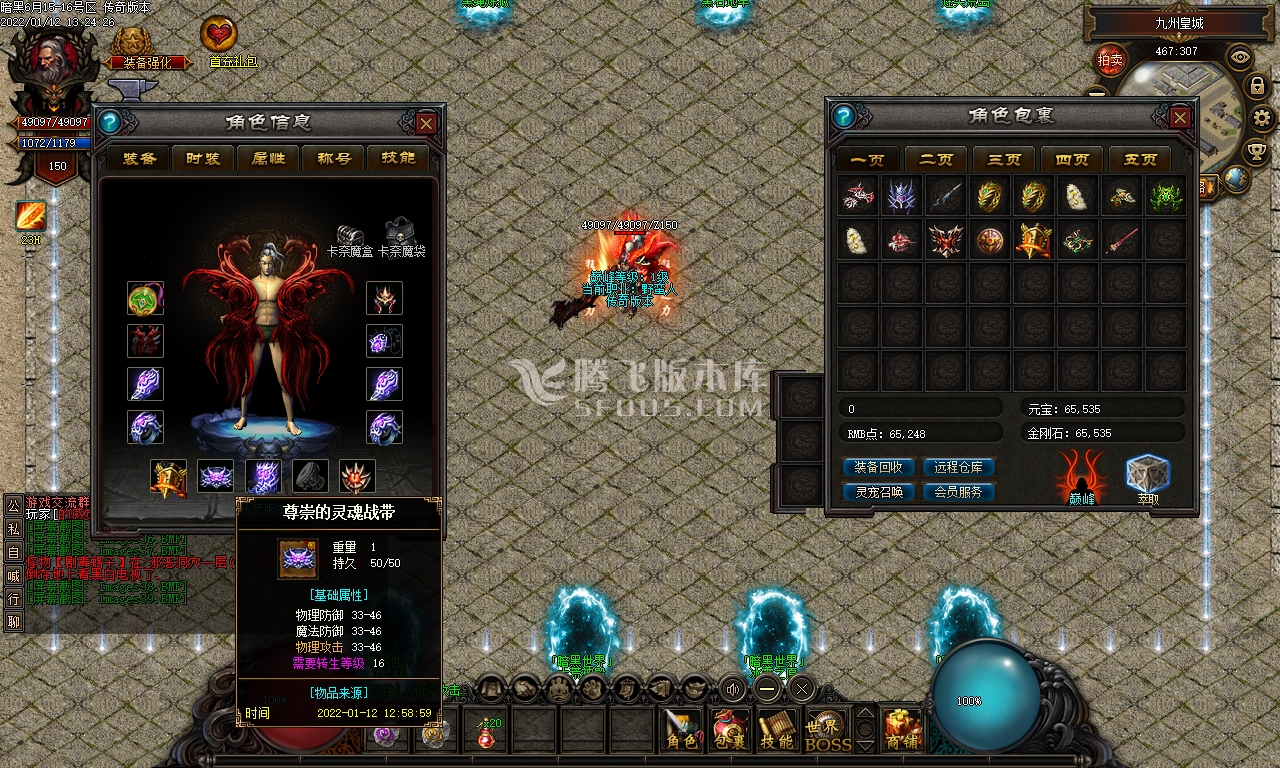The height and width of the screenshot is (768, 1280).
Task: Close the 角色包裹 inventory window
Action: (x=1180, y=117)
